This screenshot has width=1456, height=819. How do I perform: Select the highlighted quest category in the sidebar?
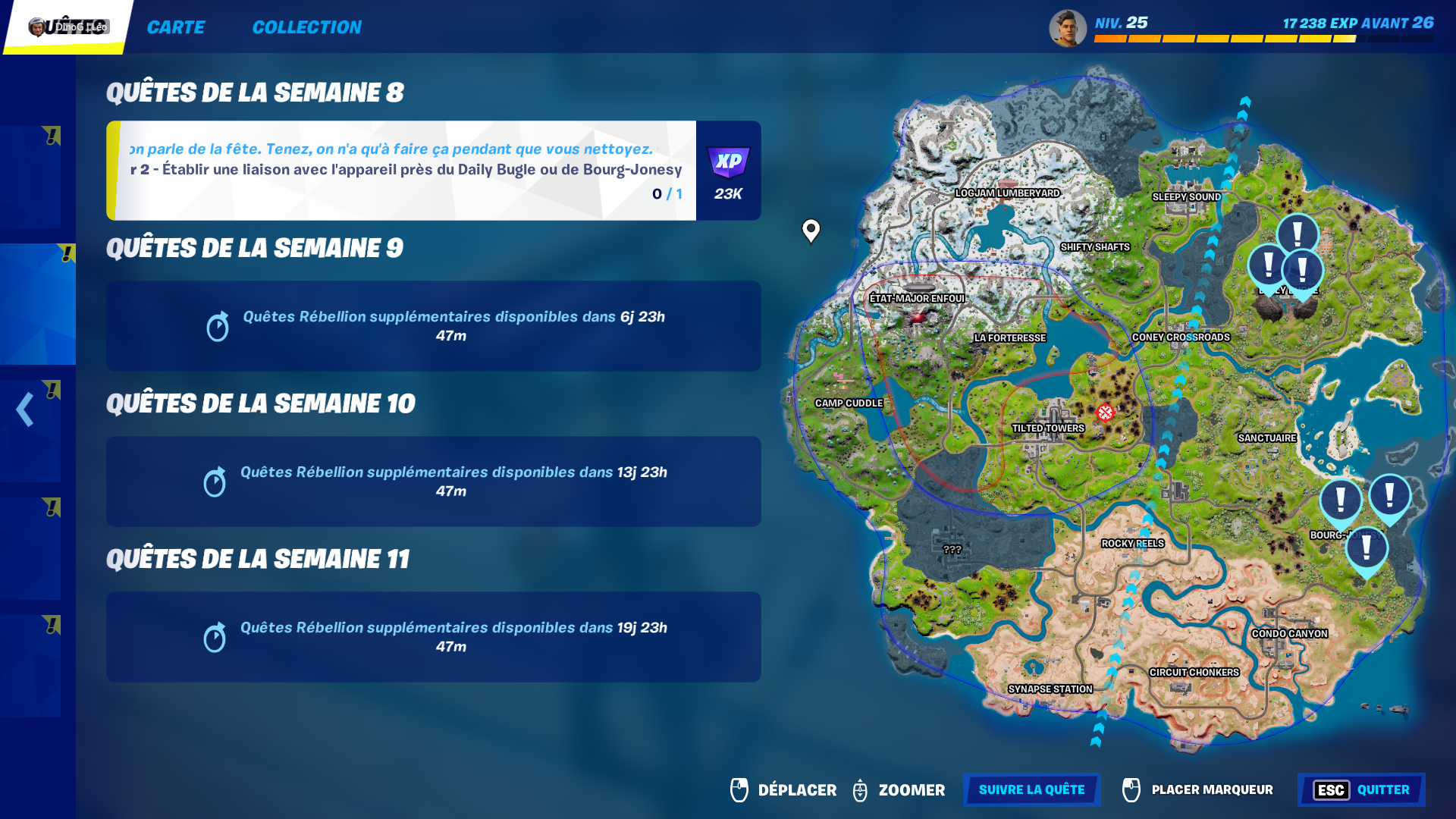[x=37, y=303]
